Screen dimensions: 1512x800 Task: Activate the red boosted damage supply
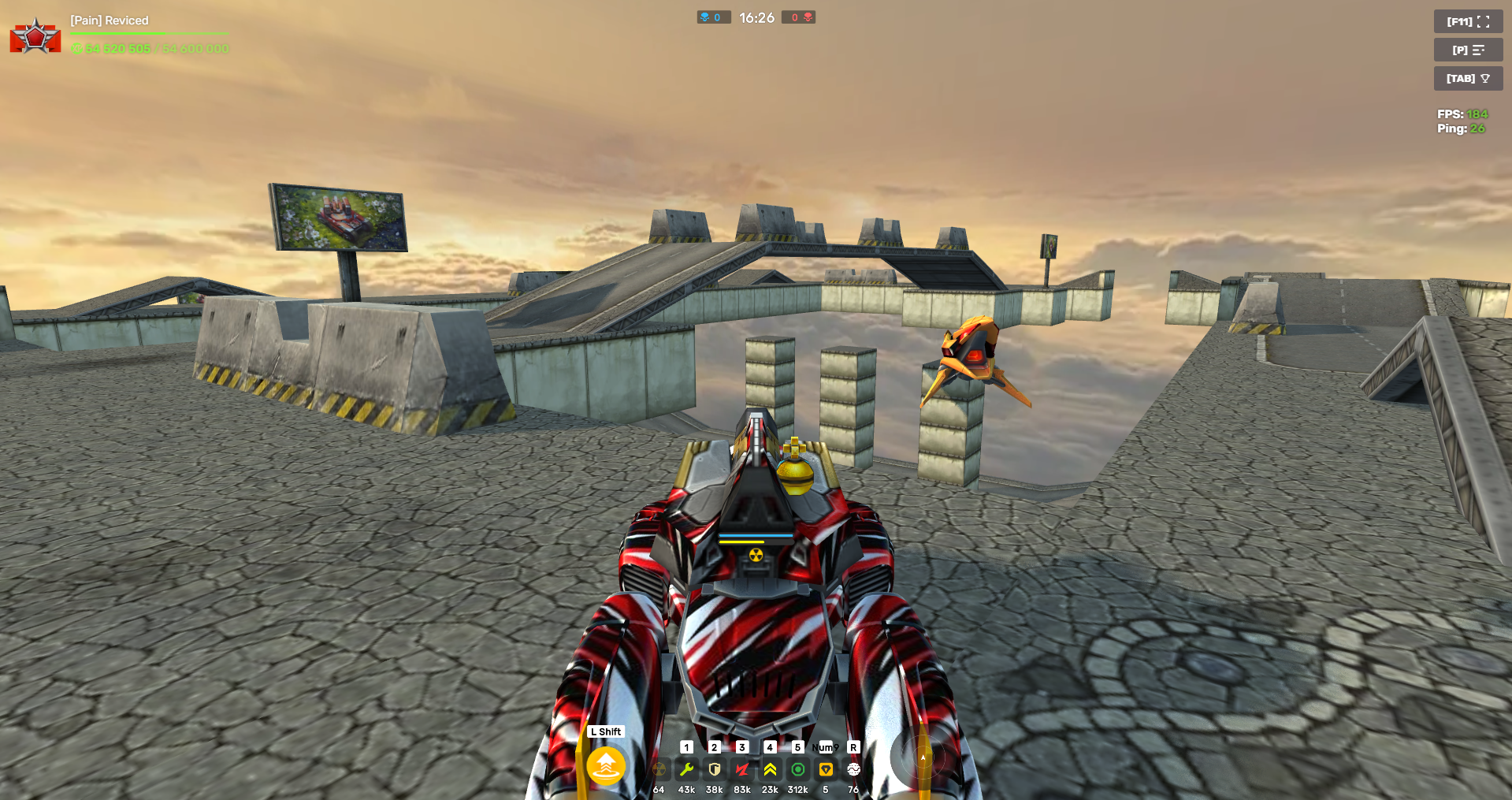[x=742, y=769]
